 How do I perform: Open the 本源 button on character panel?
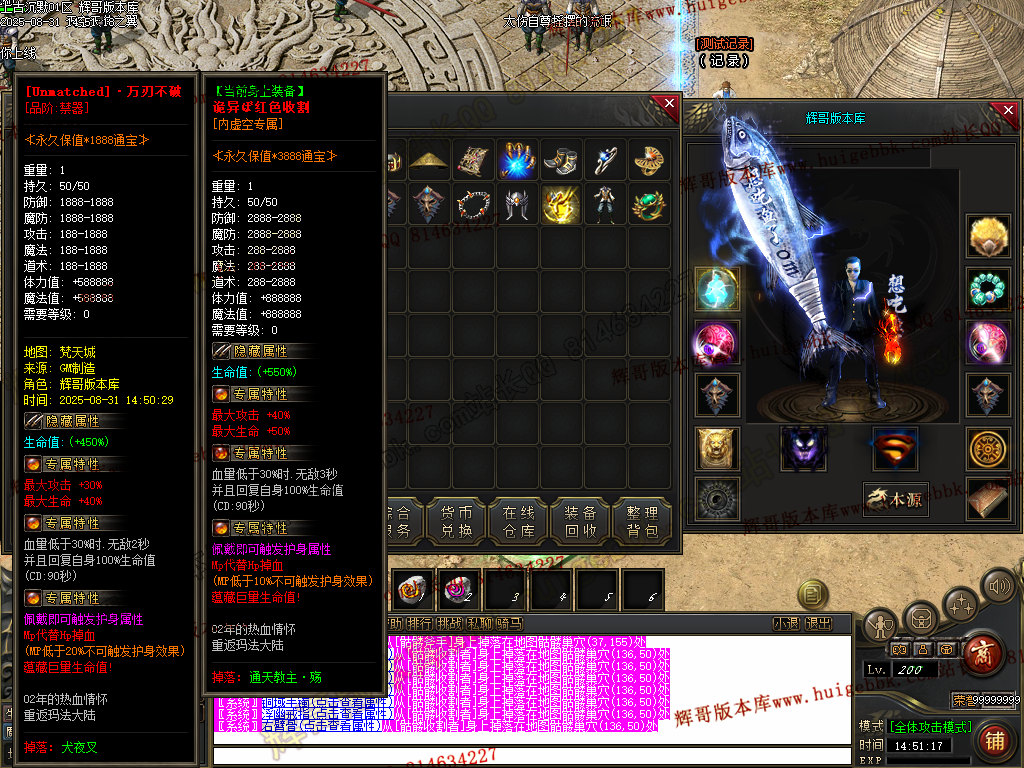click(x=895, y=499)
